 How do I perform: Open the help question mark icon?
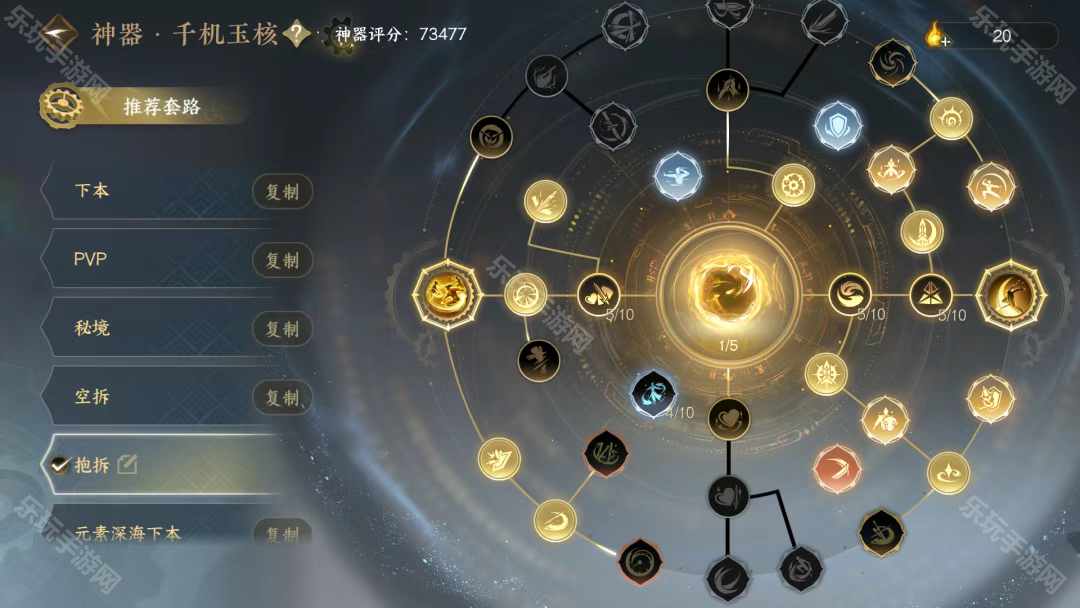(296, 33)
